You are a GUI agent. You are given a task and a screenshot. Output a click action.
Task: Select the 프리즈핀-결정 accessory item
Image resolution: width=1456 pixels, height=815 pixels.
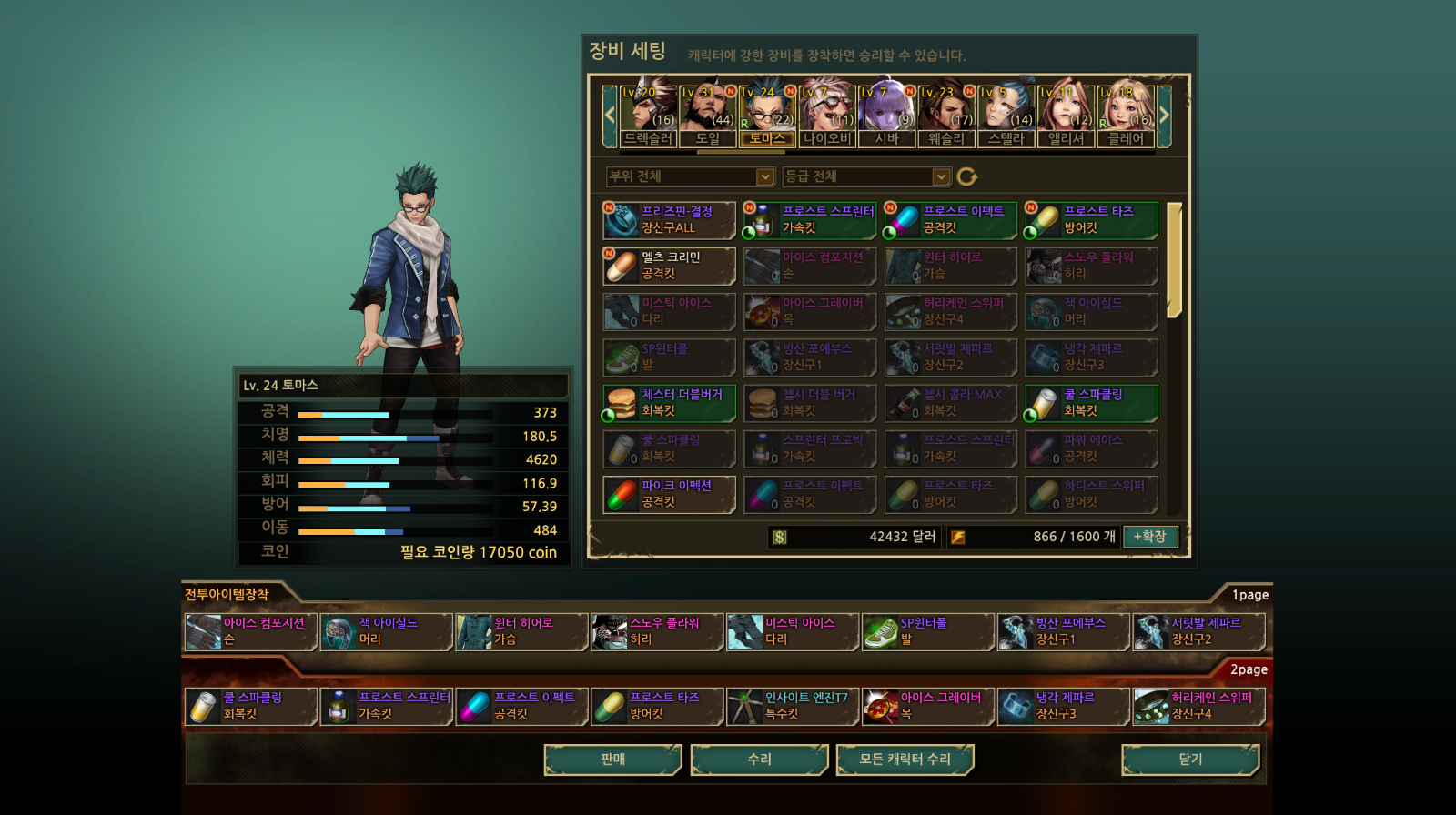(x=669, y=220)
